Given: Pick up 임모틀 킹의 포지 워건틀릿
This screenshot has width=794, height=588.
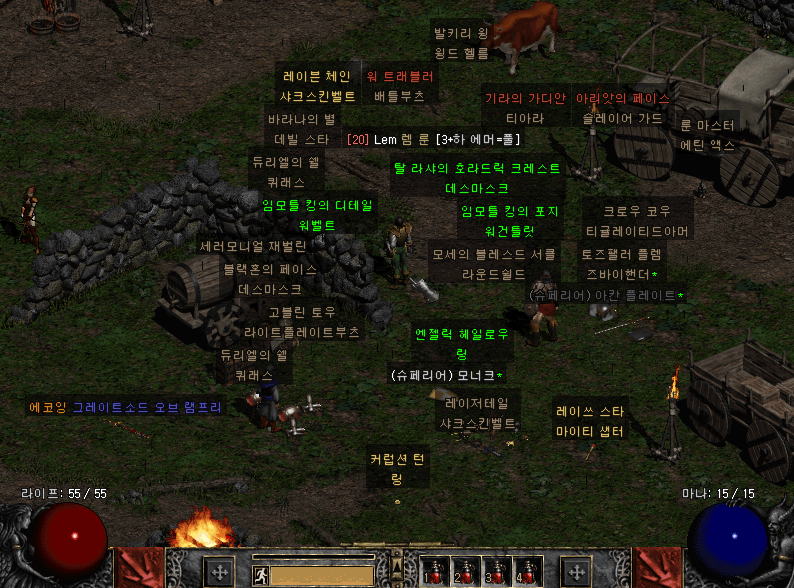Looking at the screenshot, I should pyautogui.click(x=510, y=221).
